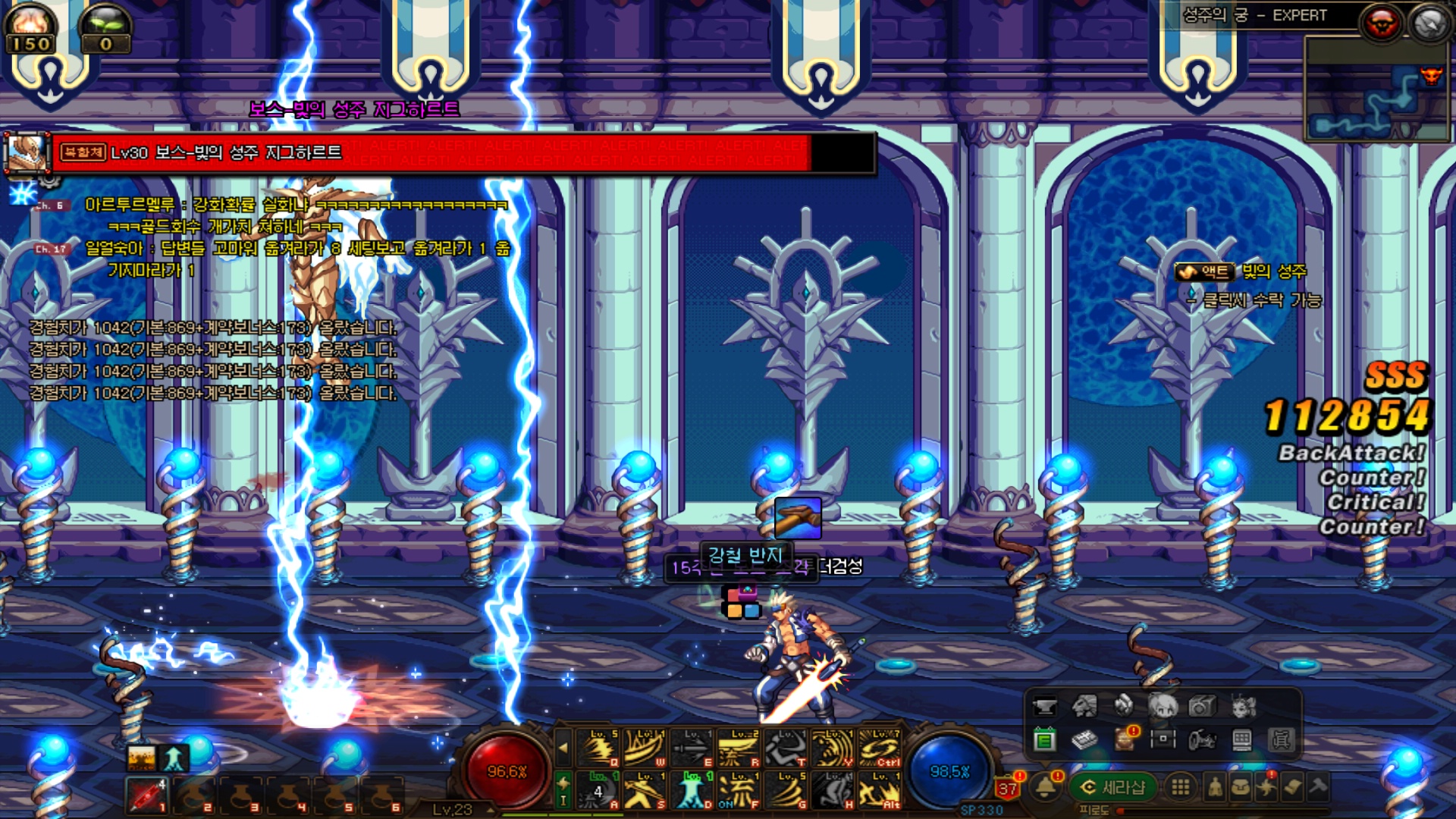Activate the cyan D-key buff skill
1456x819 pixels.
692,790
